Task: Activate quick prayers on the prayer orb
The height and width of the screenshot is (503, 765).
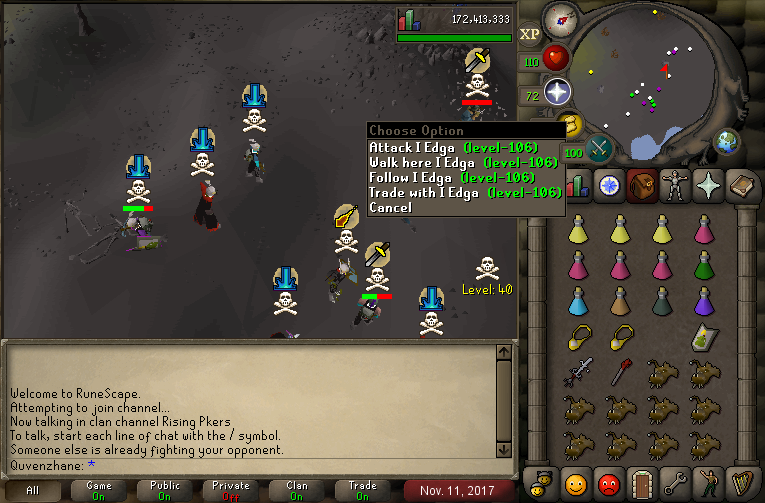Action: [556, 93]
